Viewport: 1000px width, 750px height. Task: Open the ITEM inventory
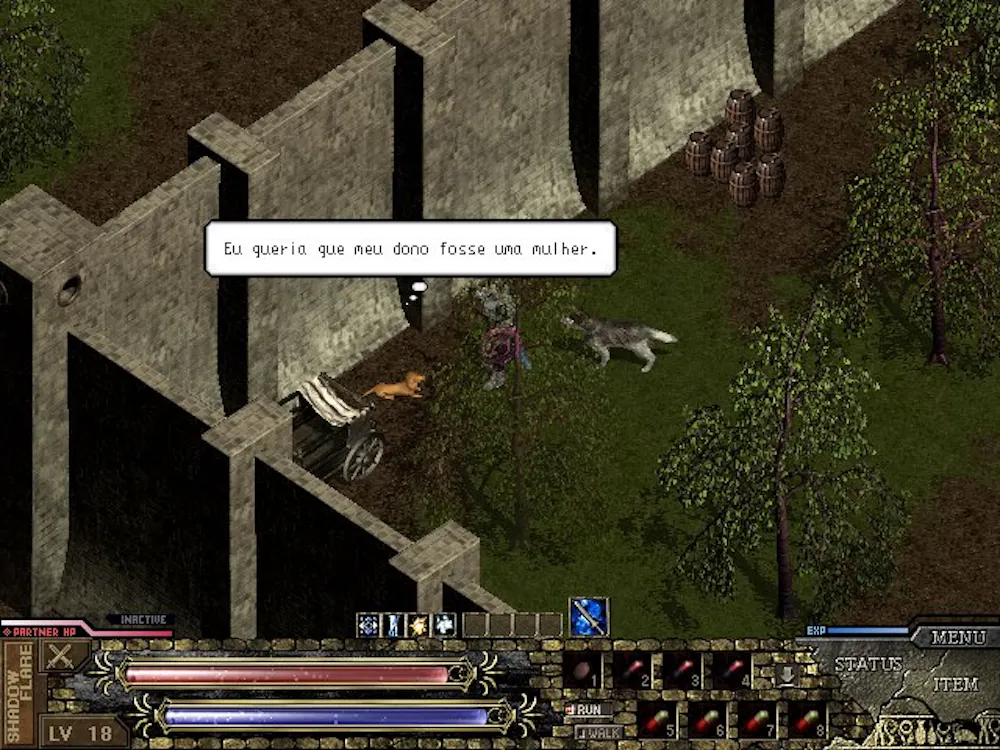pos(955,685)
